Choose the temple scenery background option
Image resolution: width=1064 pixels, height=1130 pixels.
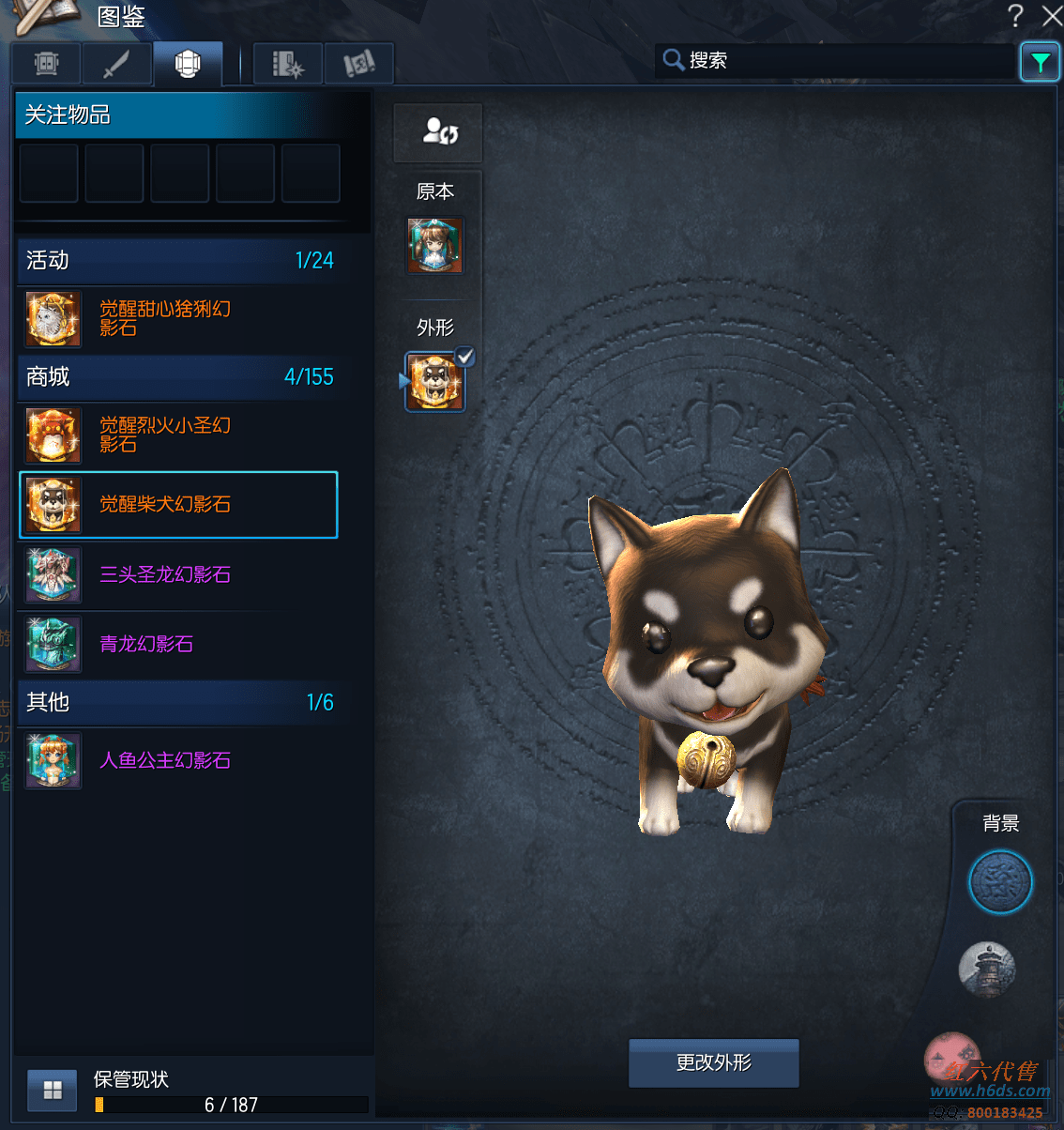(987, 970)
